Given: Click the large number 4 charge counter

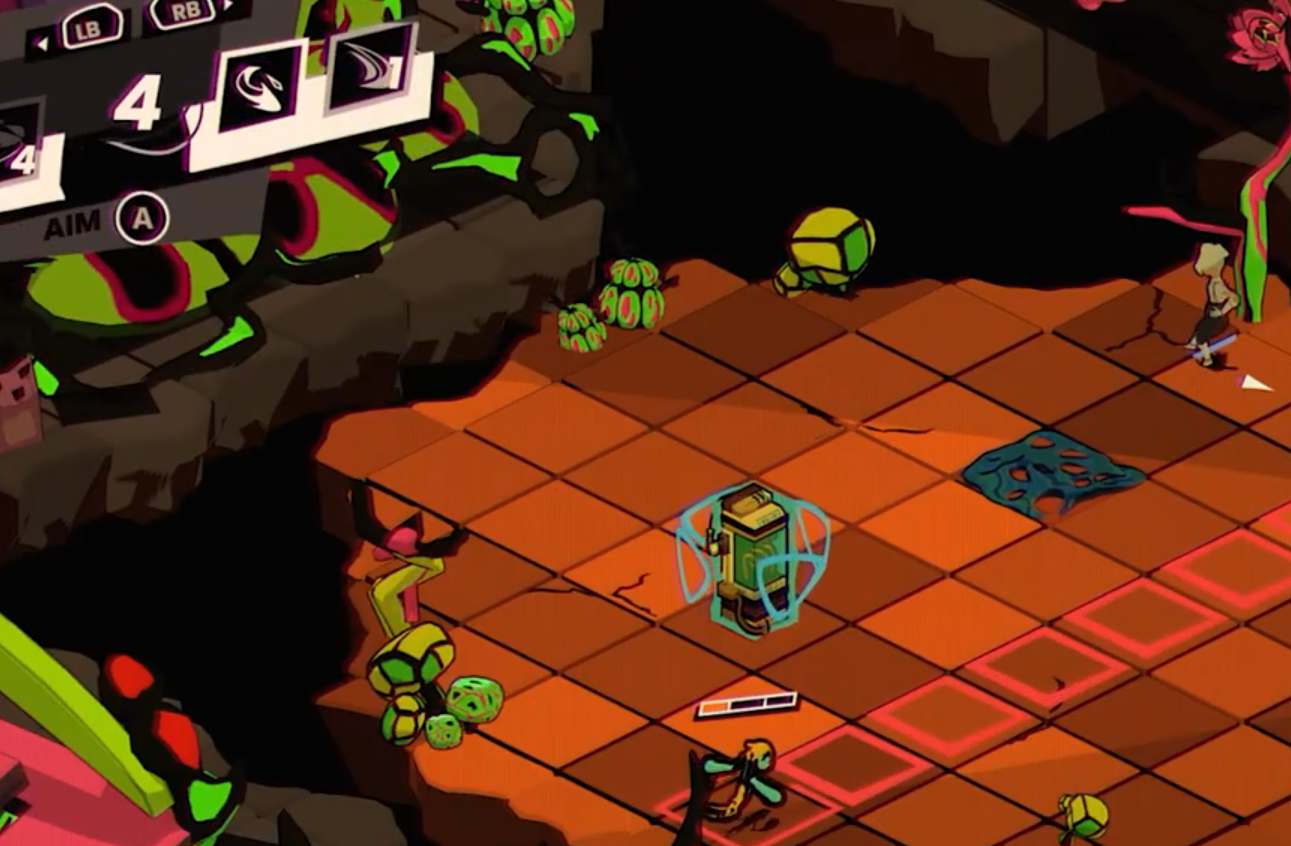Looking at the screenshot, I should 140,100.
